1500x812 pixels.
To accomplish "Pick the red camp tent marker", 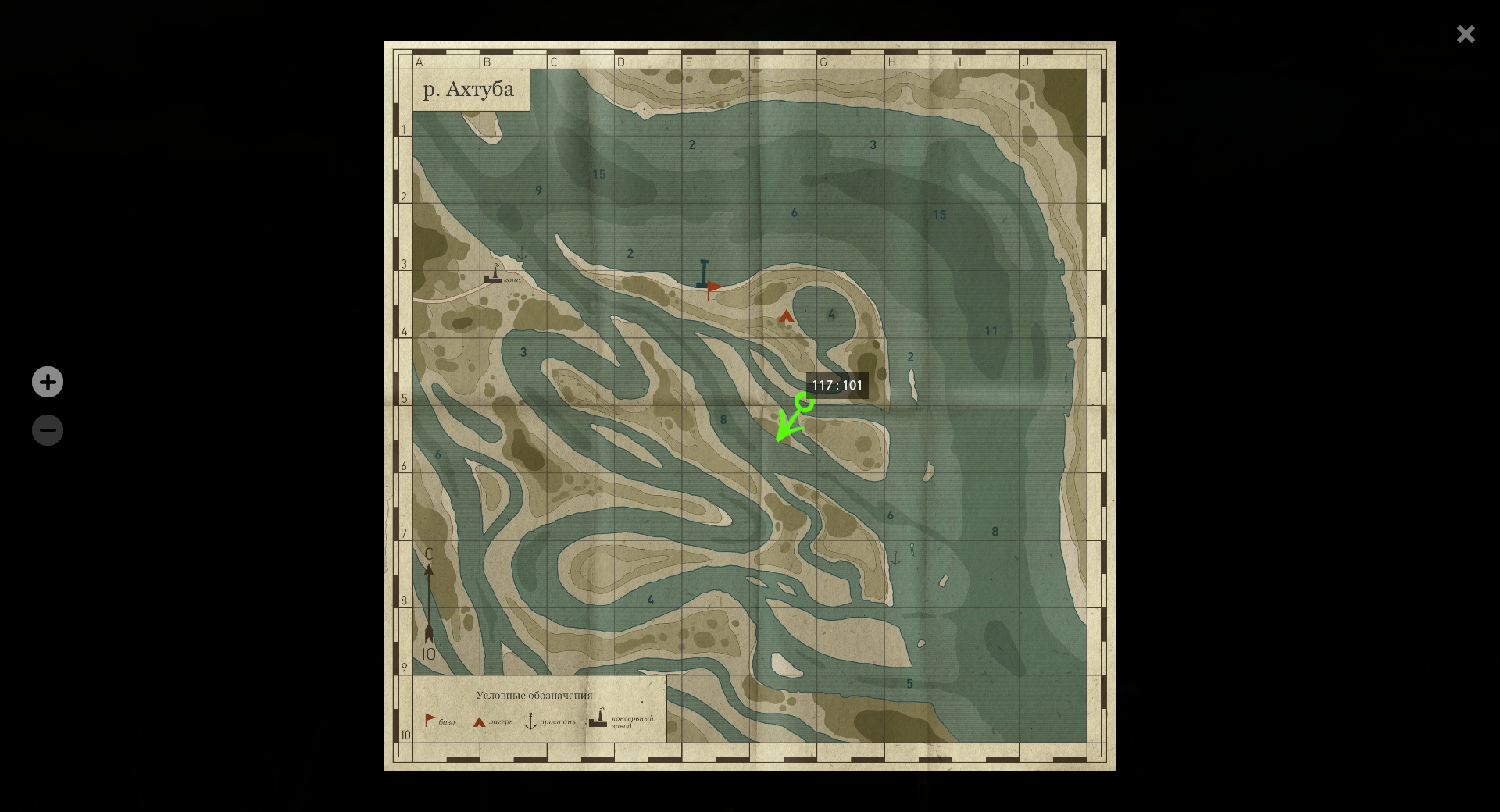I will pos(786,316).
